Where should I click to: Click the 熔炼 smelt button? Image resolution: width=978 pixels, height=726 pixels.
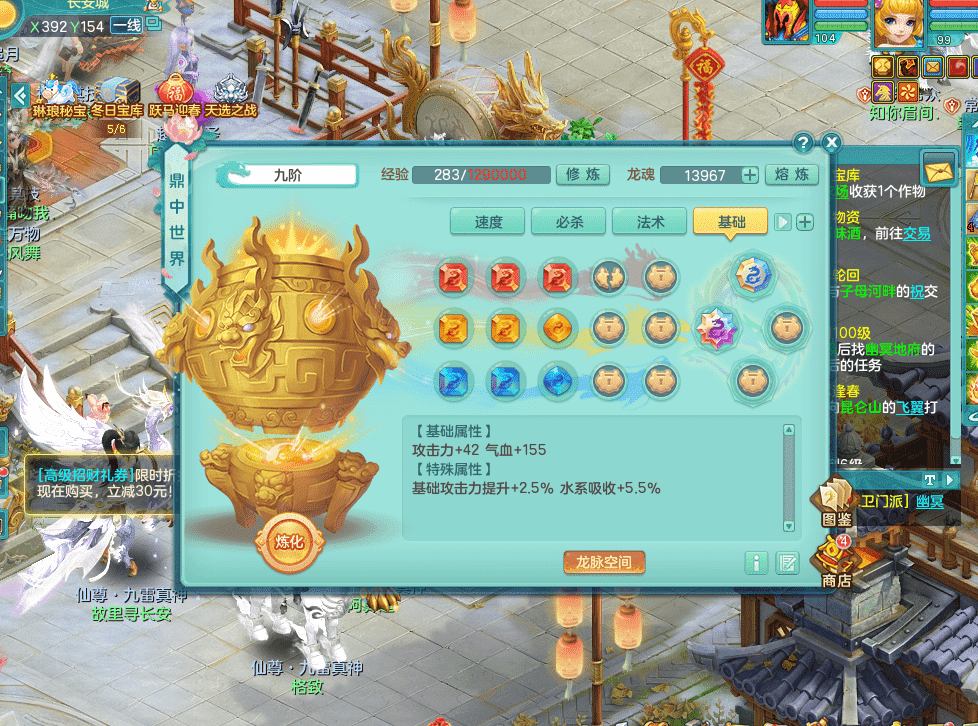tap(792, 175)
